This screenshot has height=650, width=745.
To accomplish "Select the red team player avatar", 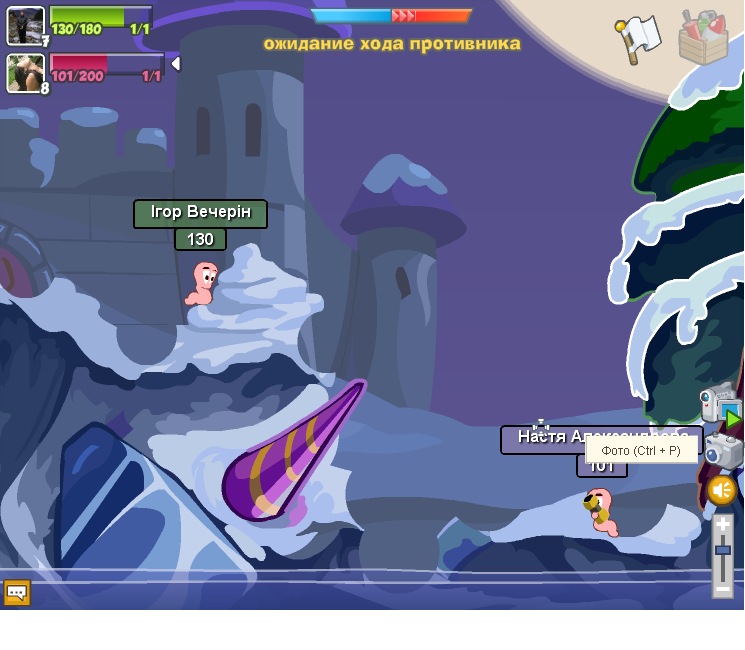I will tap(25, 73).
